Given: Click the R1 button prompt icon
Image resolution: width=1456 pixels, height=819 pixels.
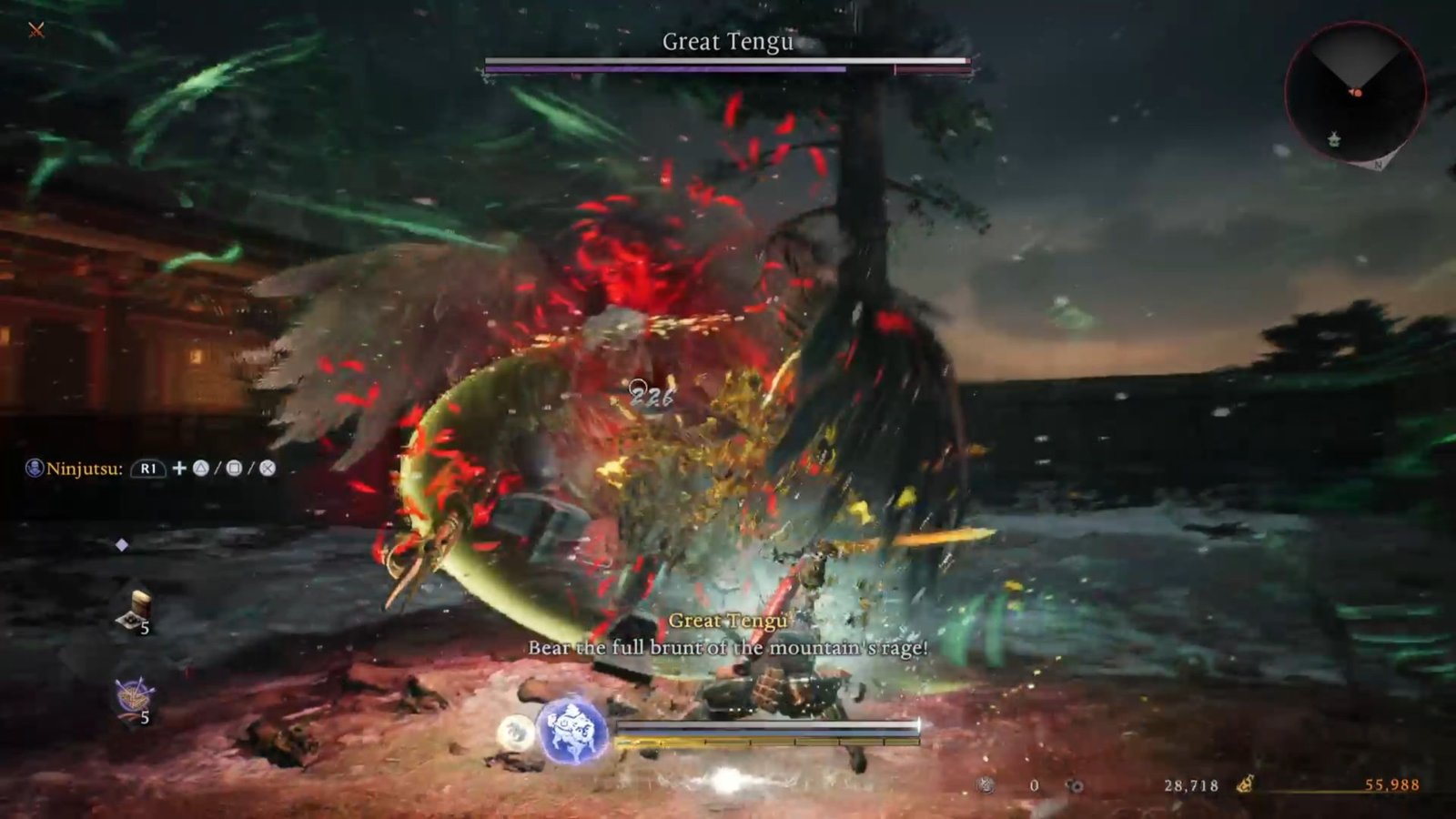Looking at the screenshot, I should [149, 469].
